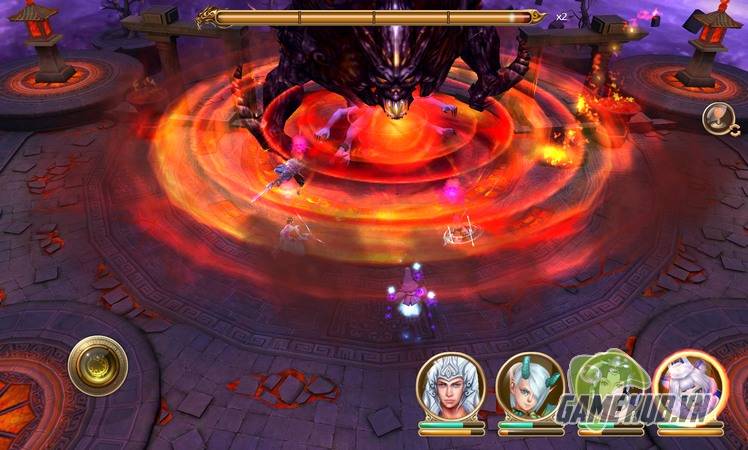
Task: Choose the green-haired hero portrait
Action: 608,385
